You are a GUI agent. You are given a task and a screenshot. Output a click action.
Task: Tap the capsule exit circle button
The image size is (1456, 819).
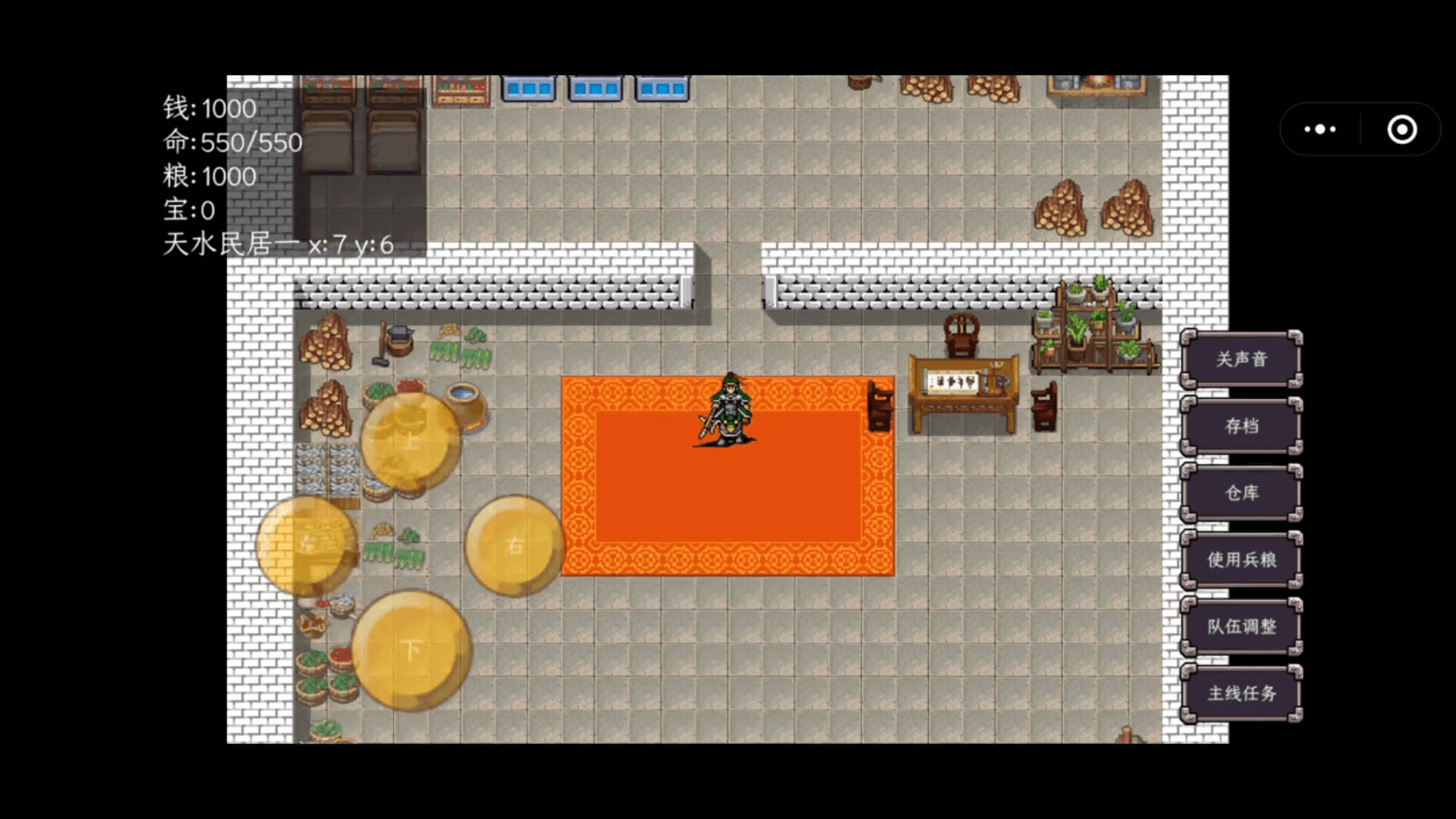pyautogui.click(x=1401, y=129)
